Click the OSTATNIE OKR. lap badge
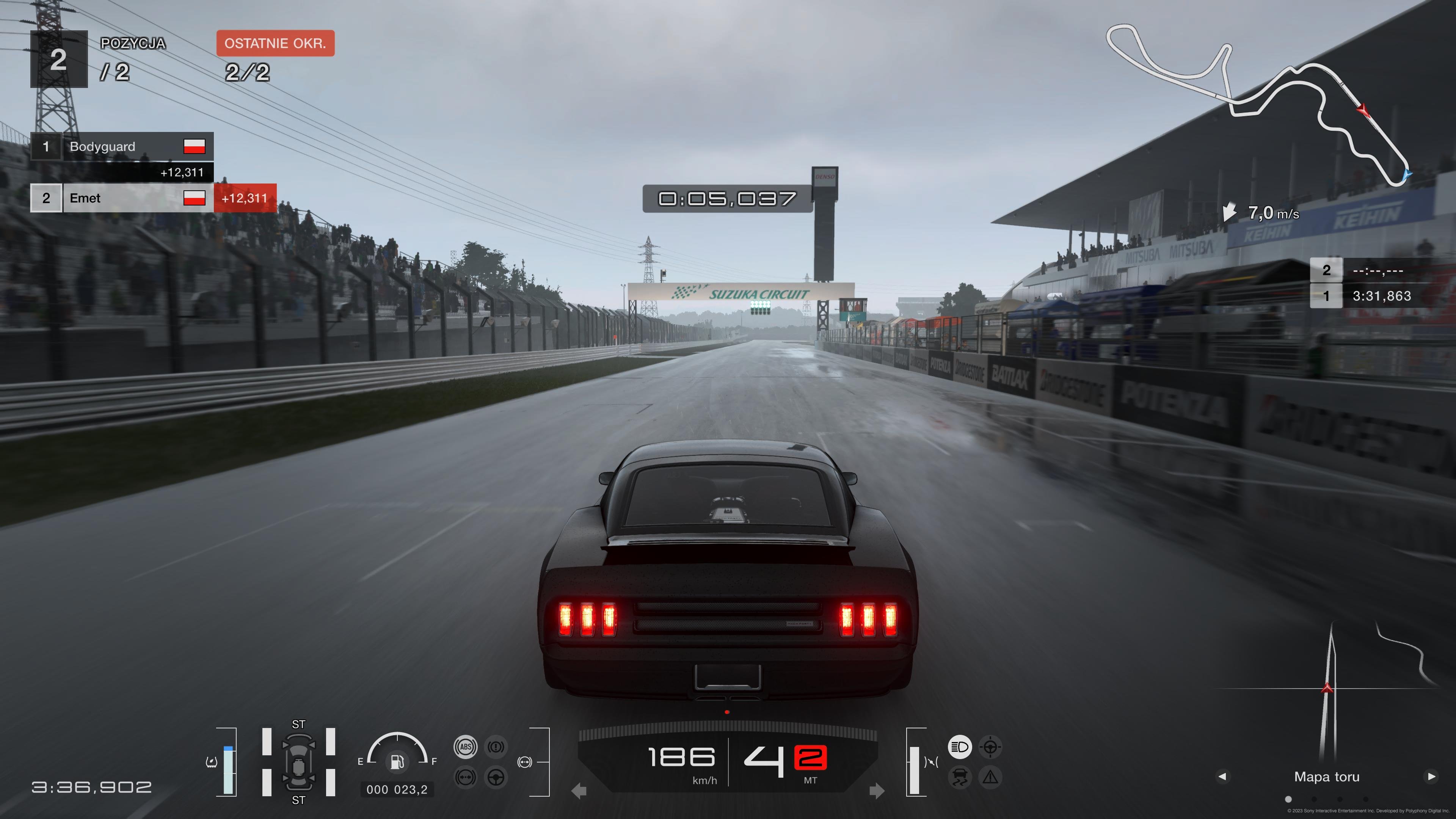Image resolution: width=1456 pixels, height=819 pixels. pos(275,44)
